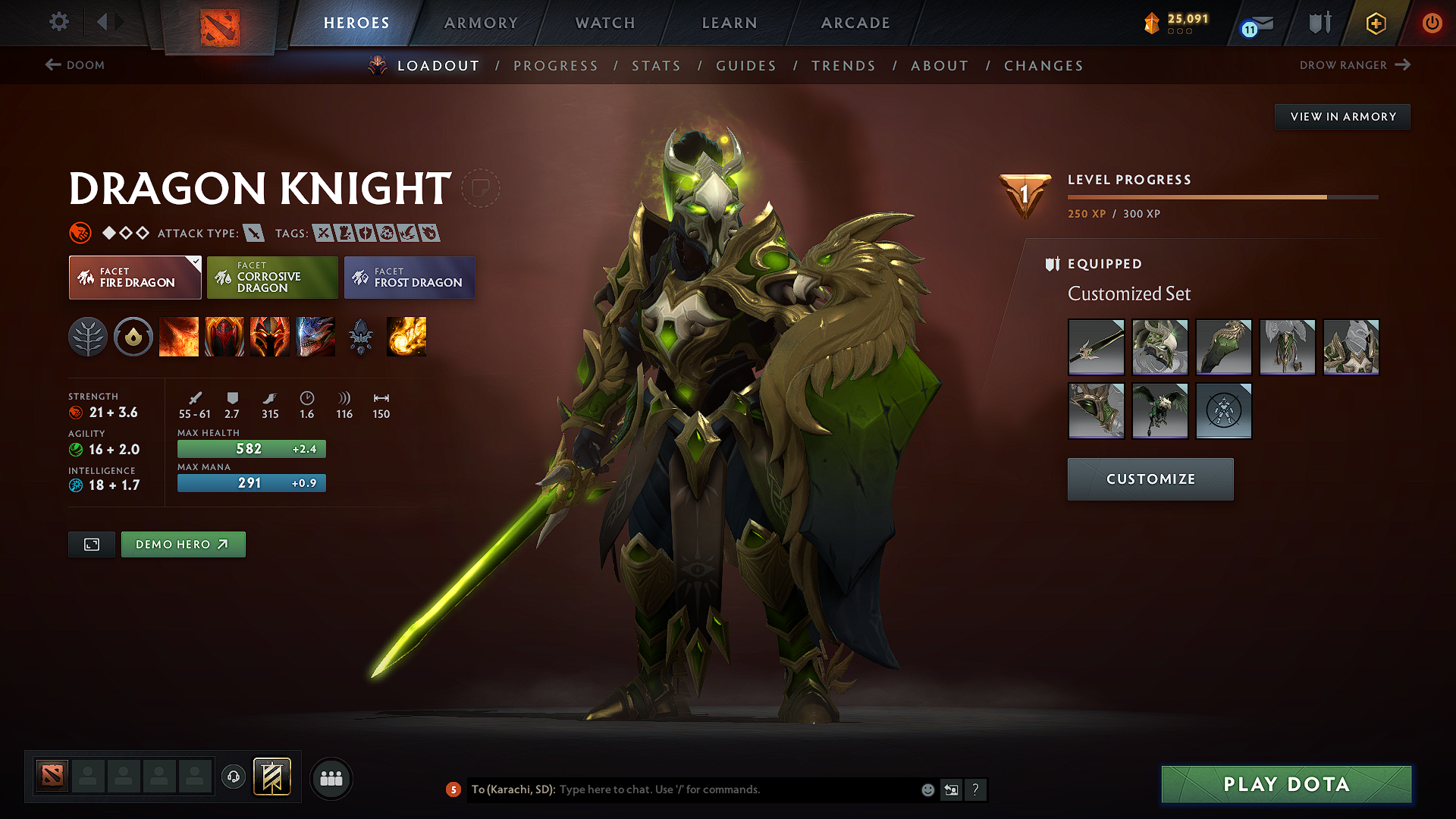Enable the Frost Dragon facet
The height and width of the screenshot is (819, 1456).
click(x=409, y=278)
